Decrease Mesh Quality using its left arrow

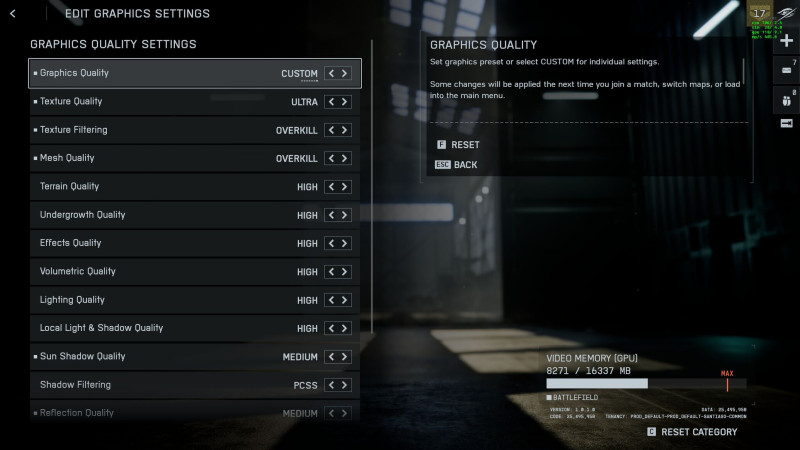[332, 158]
